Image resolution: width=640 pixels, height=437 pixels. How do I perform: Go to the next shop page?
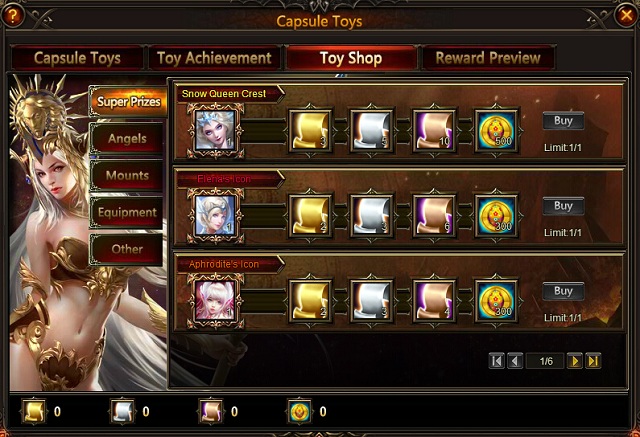point(574,361)
